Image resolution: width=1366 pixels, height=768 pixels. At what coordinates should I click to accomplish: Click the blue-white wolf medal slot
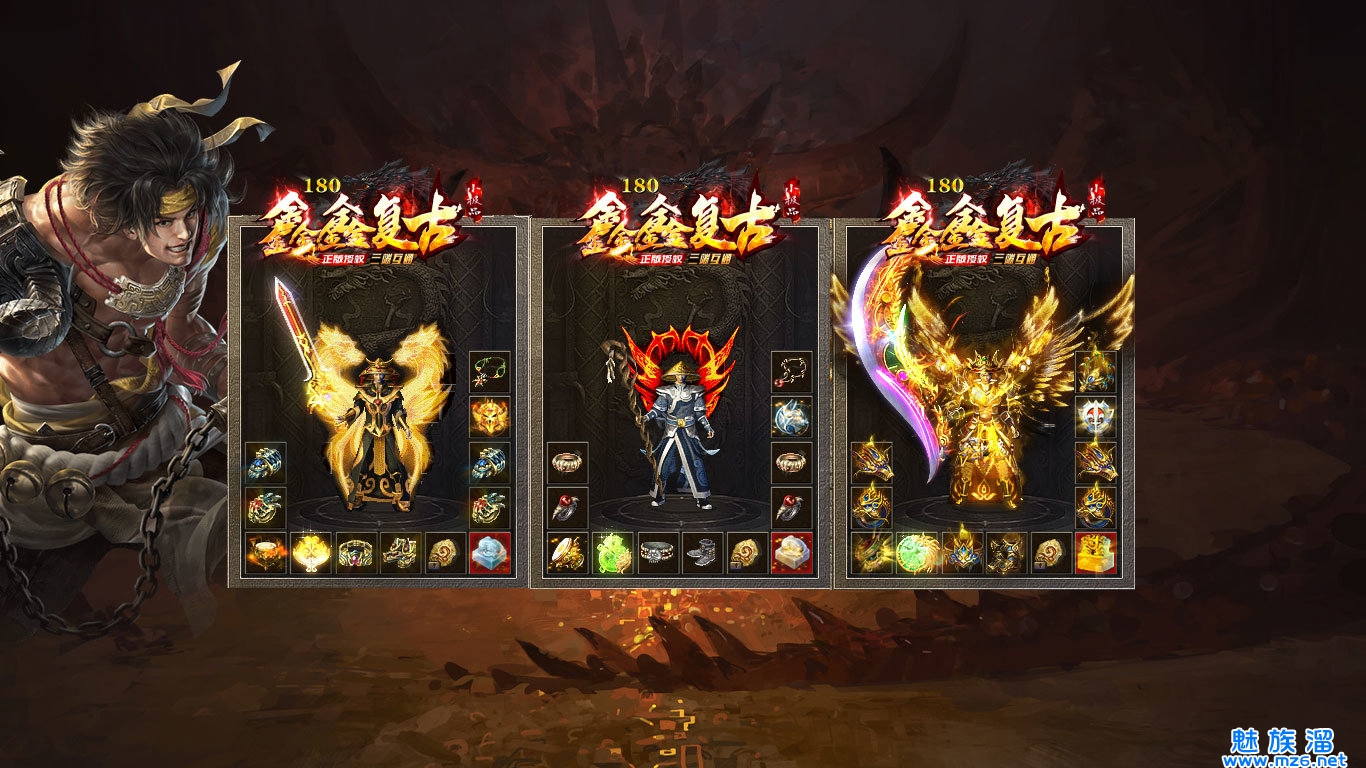[792, 417]
